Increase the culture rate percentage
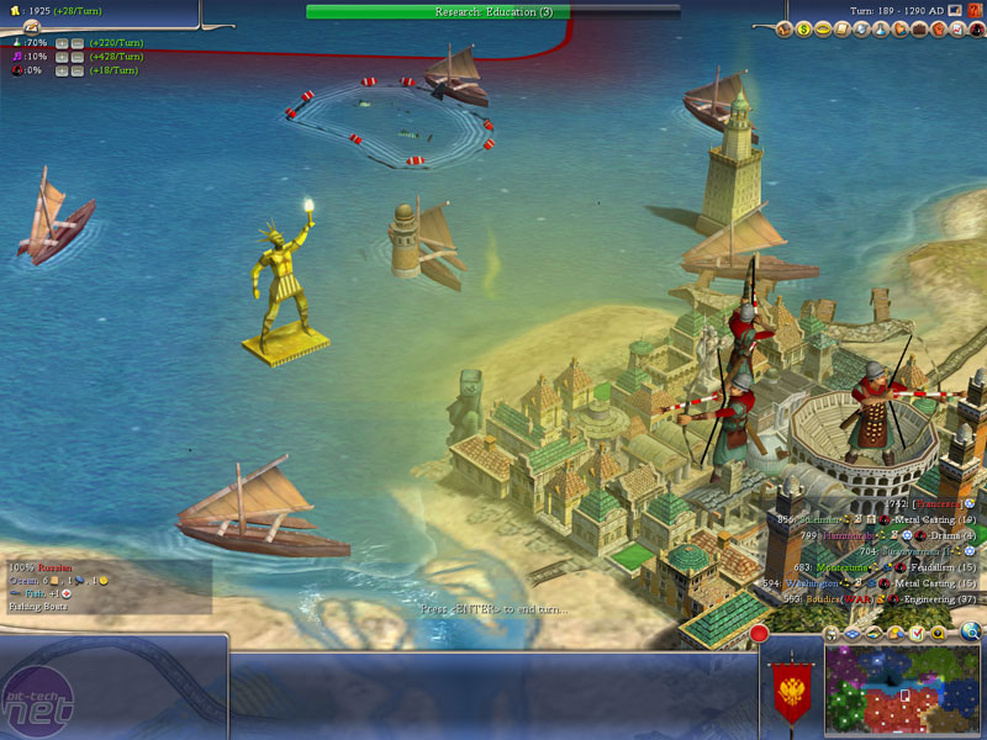Screen dimensions: 987x740 pyautogui.click(x=61, y=57)
